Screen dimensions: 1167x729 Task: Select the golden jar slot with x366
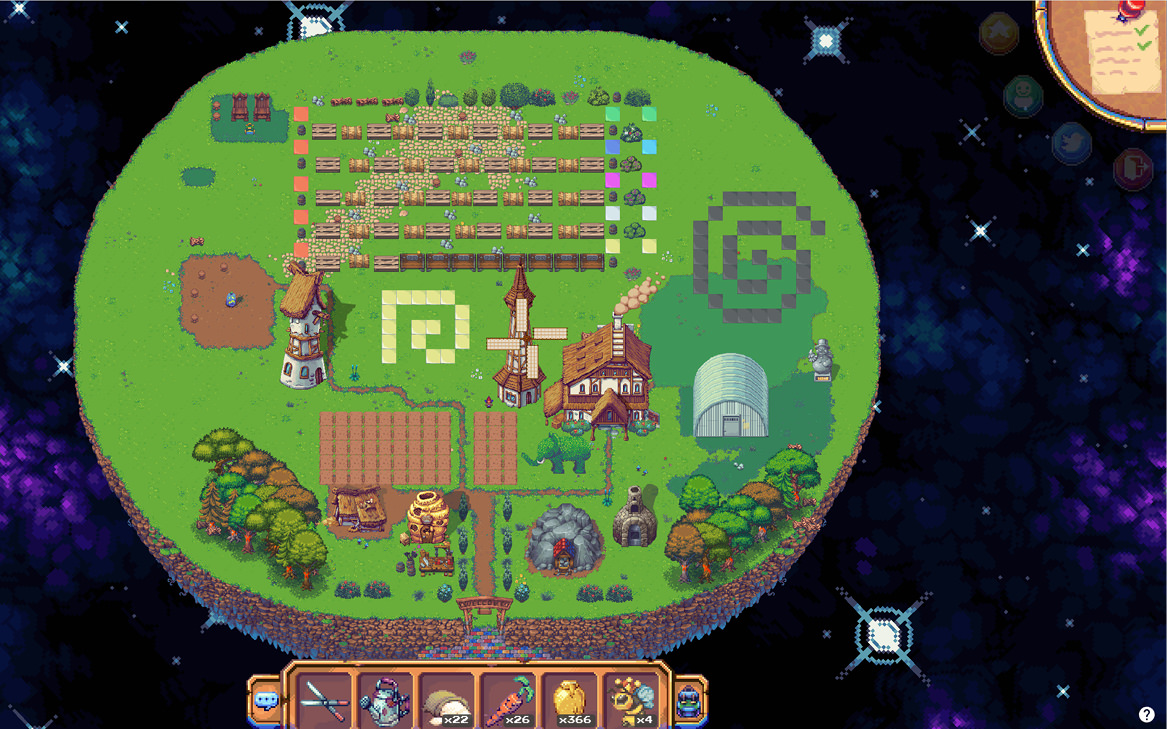[x=570, y=700]
